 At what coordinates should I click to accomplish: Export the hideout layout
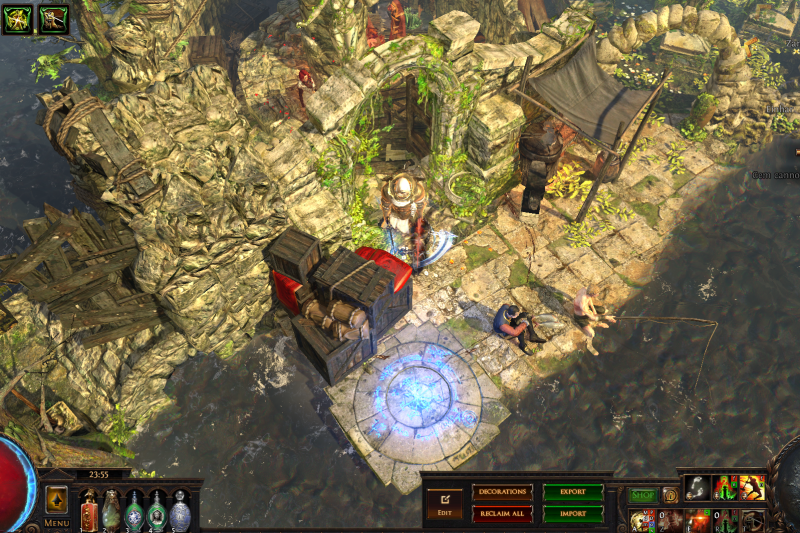coord(573,492)
